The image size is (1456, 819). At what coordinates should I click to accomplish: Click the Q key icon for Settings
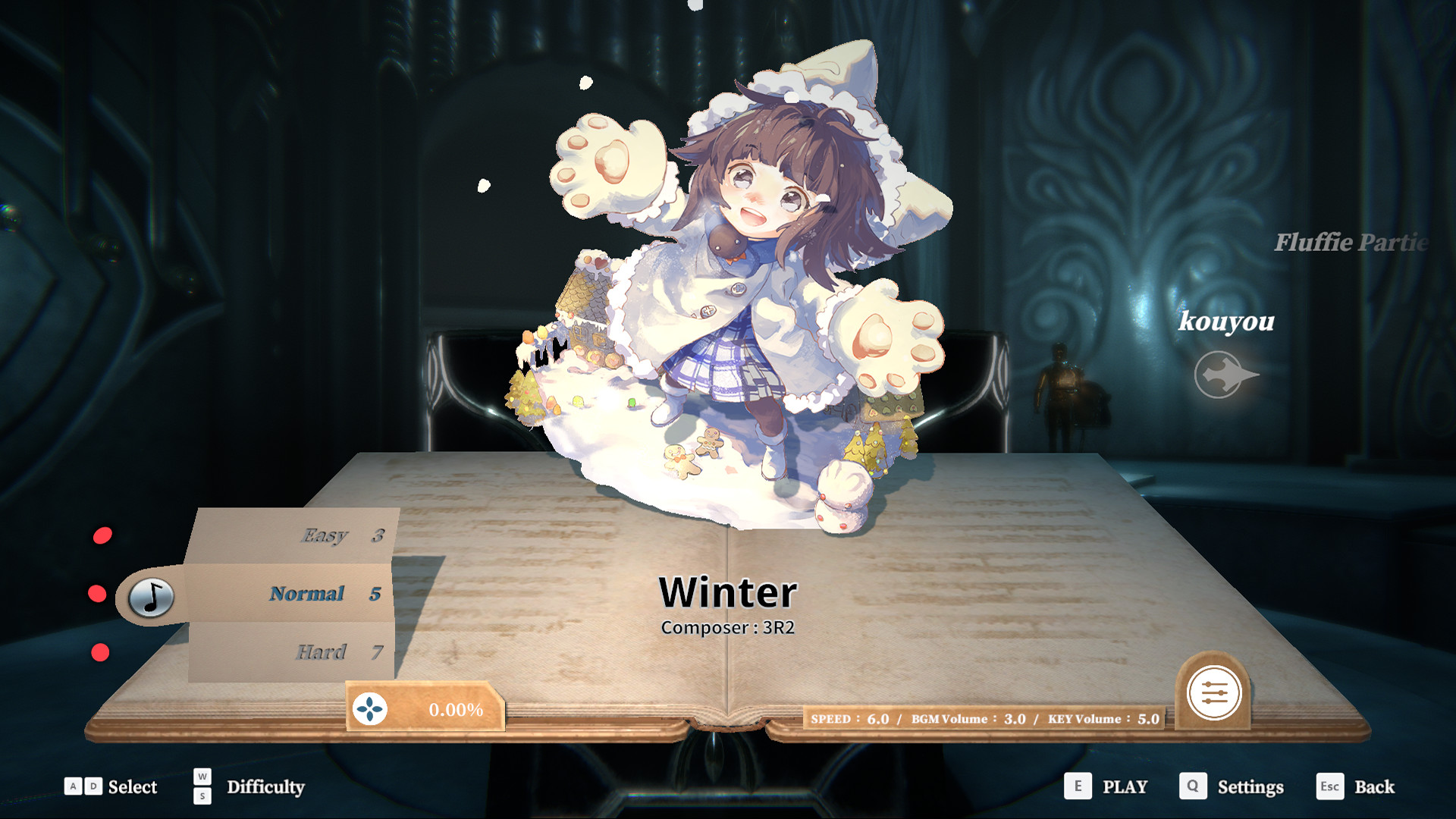pos(1194,786)
